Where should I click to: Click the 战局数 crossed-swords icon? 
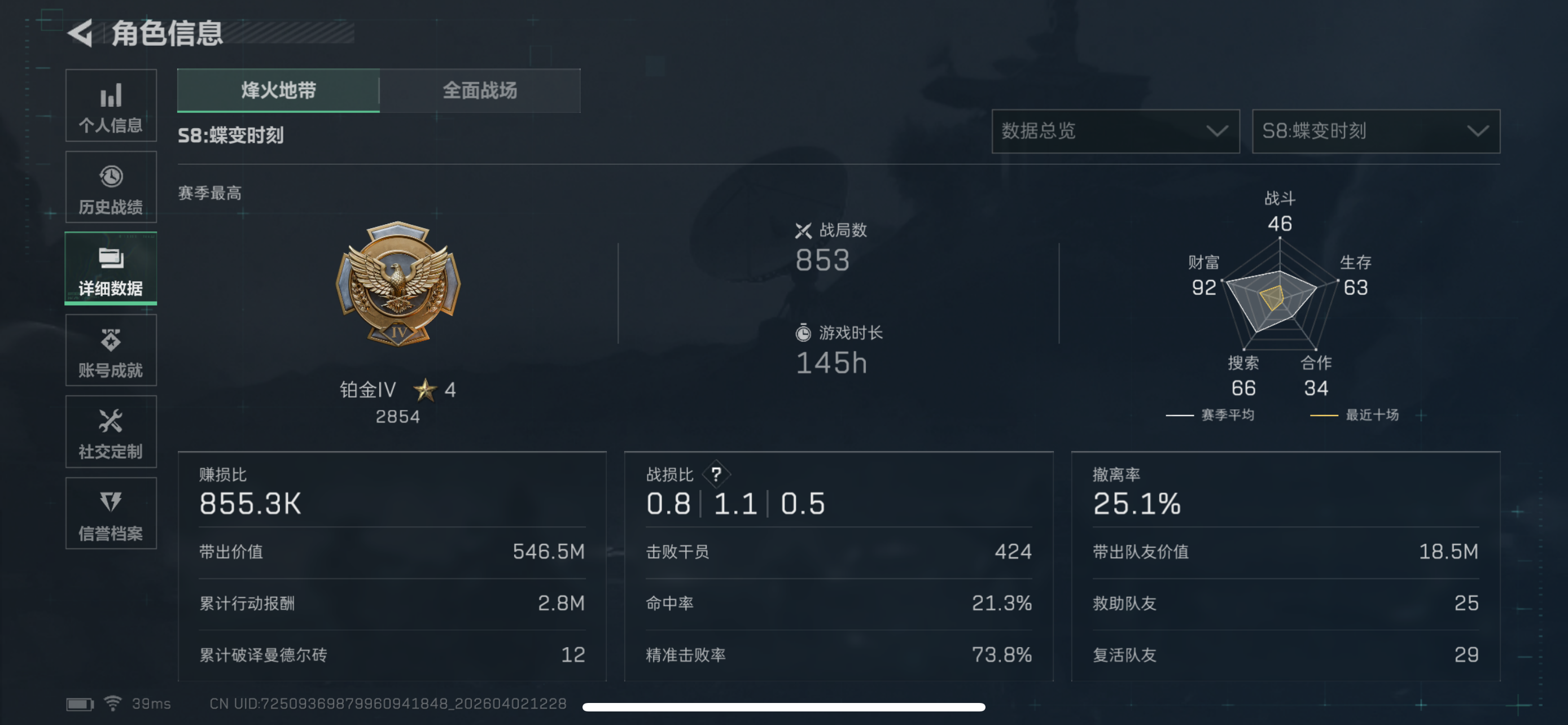805,230
